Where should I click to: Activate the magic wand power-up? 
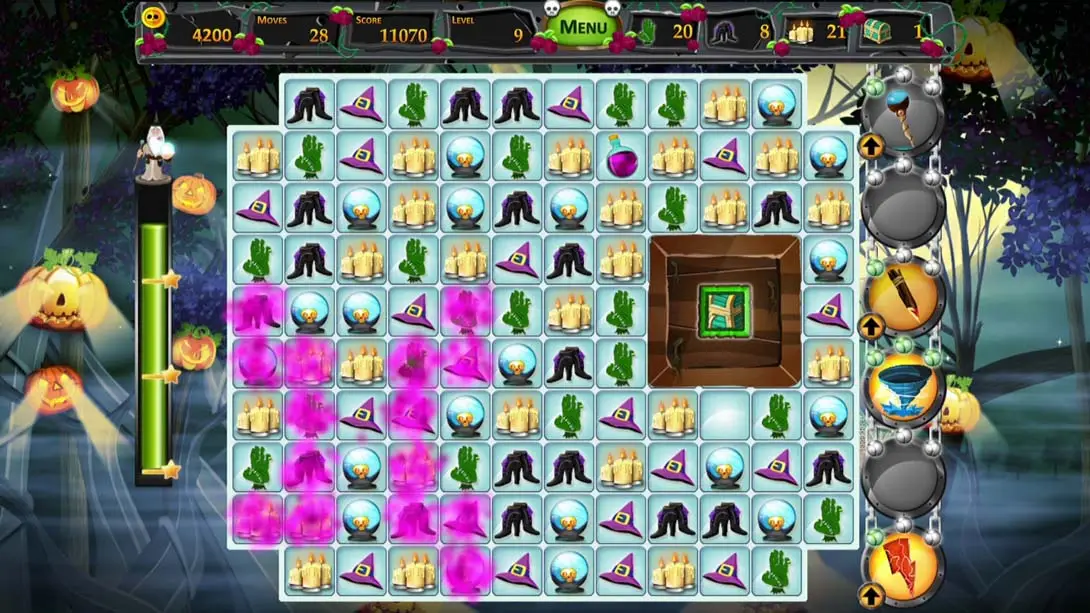click(x=904, y=118)
